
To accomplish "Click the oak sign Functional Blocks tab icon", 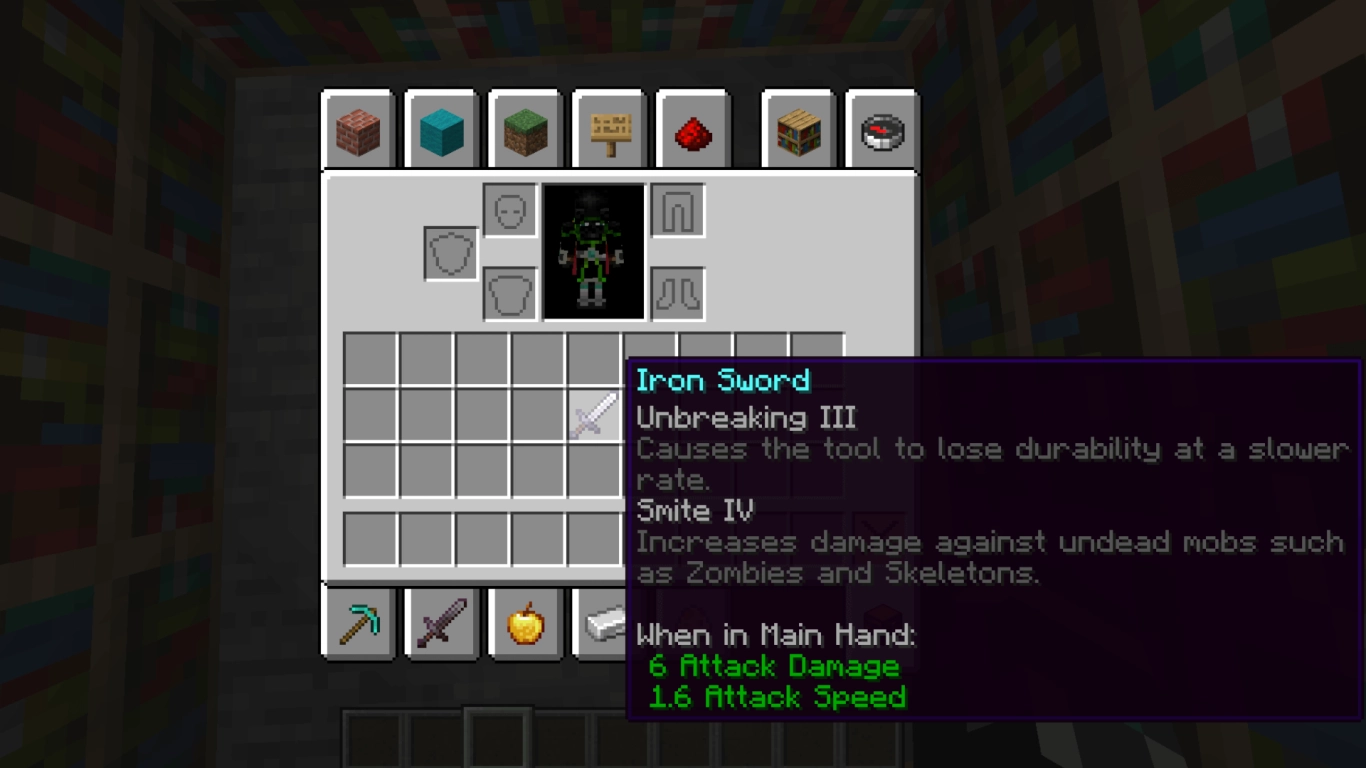I will pyautogui.click(x=609, y=130).
